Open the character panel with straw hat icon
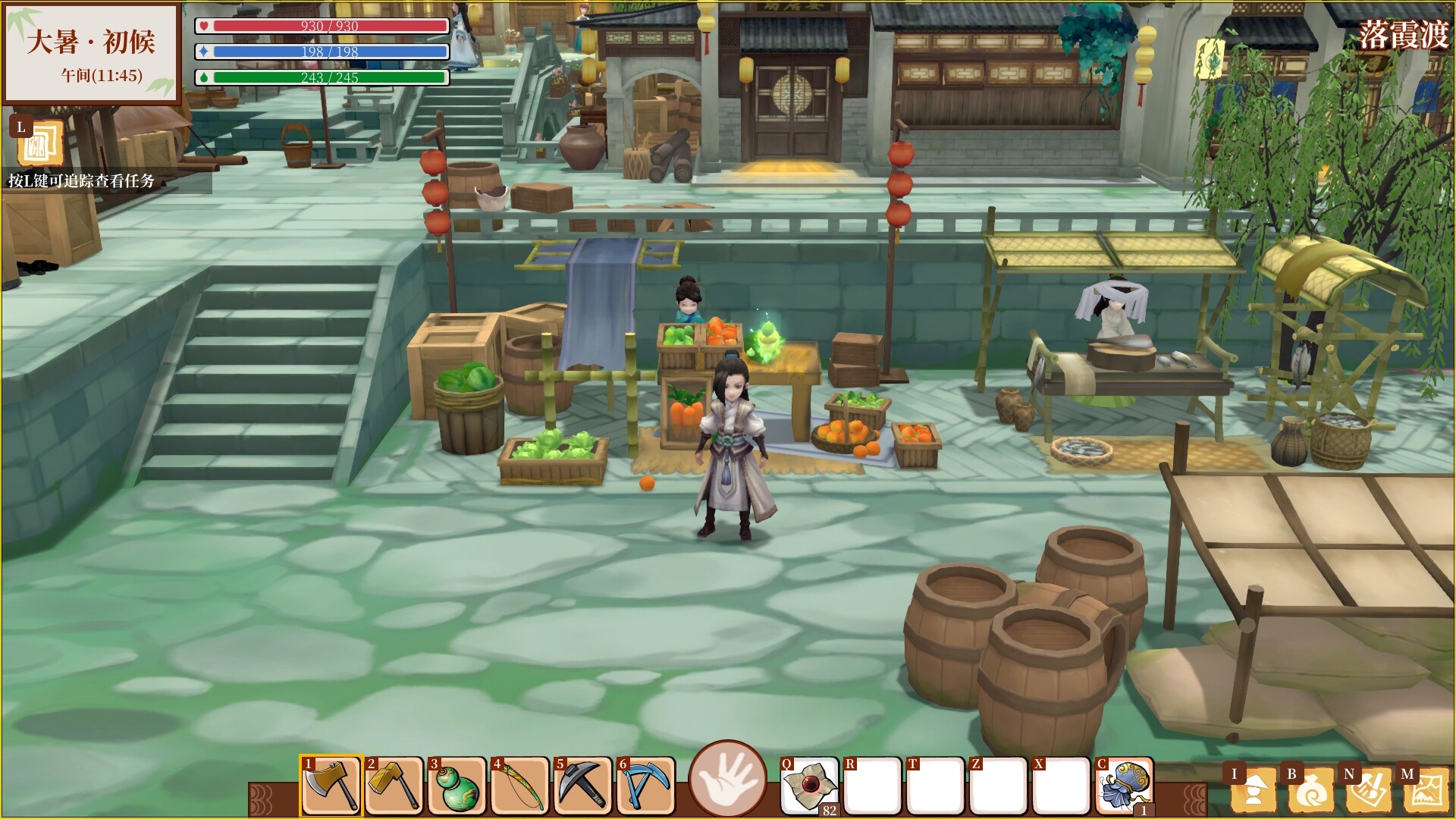The height and width of the screenshot is (819, 1456). [1252, 789]
